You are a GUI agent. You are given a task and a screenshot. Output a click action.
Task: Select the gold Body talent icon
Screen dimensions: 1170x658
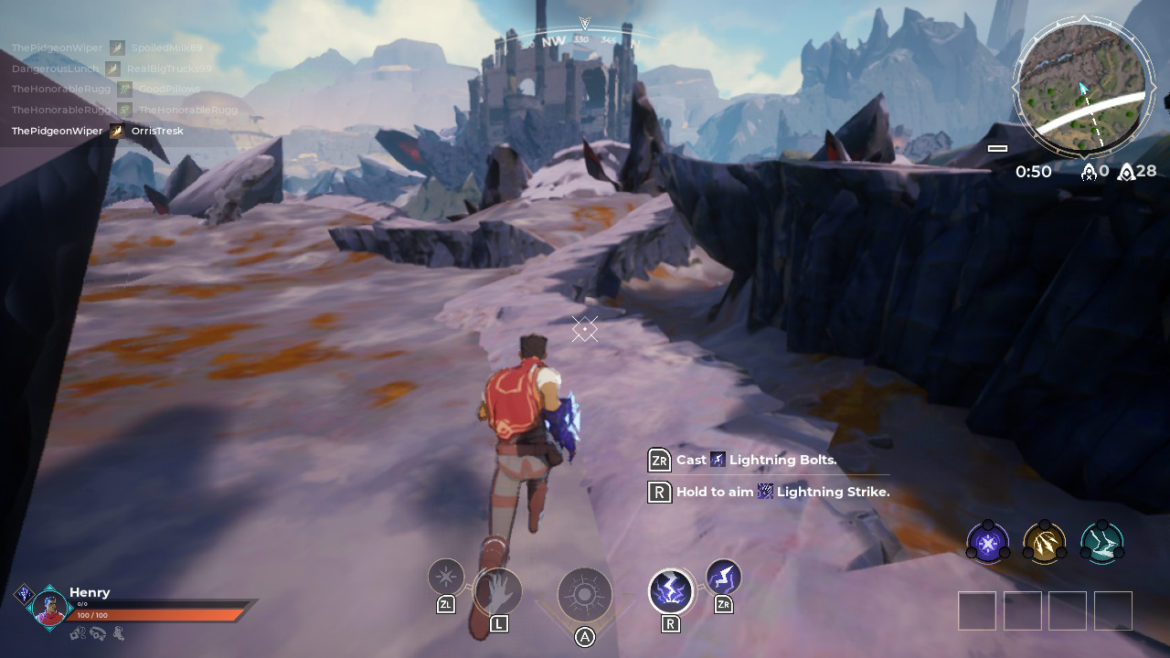[1044, 543]
